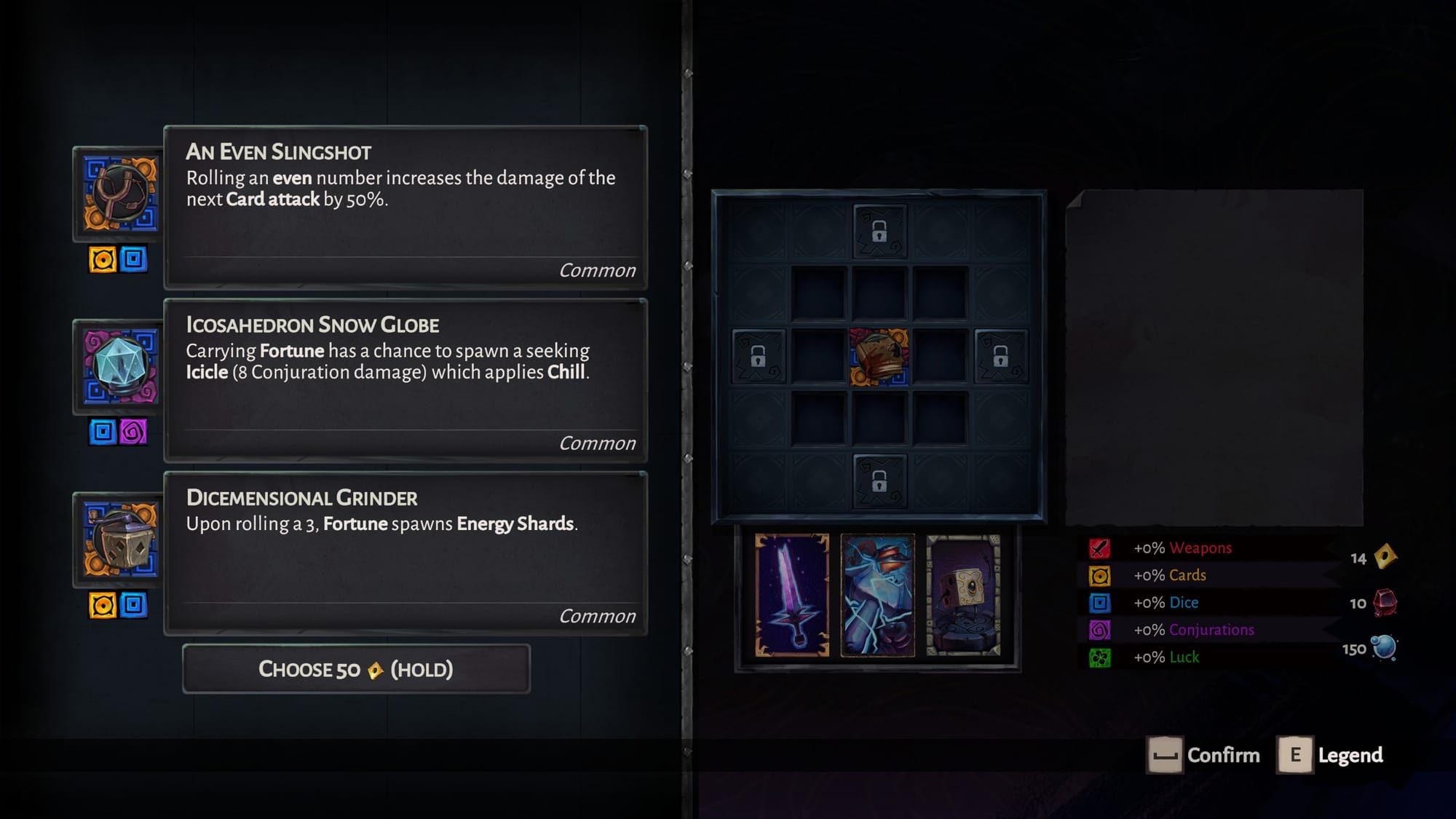Click the blue Dice icon in the stats legend
This screenshot has width=1456, height=819.
coord(1101,602)
